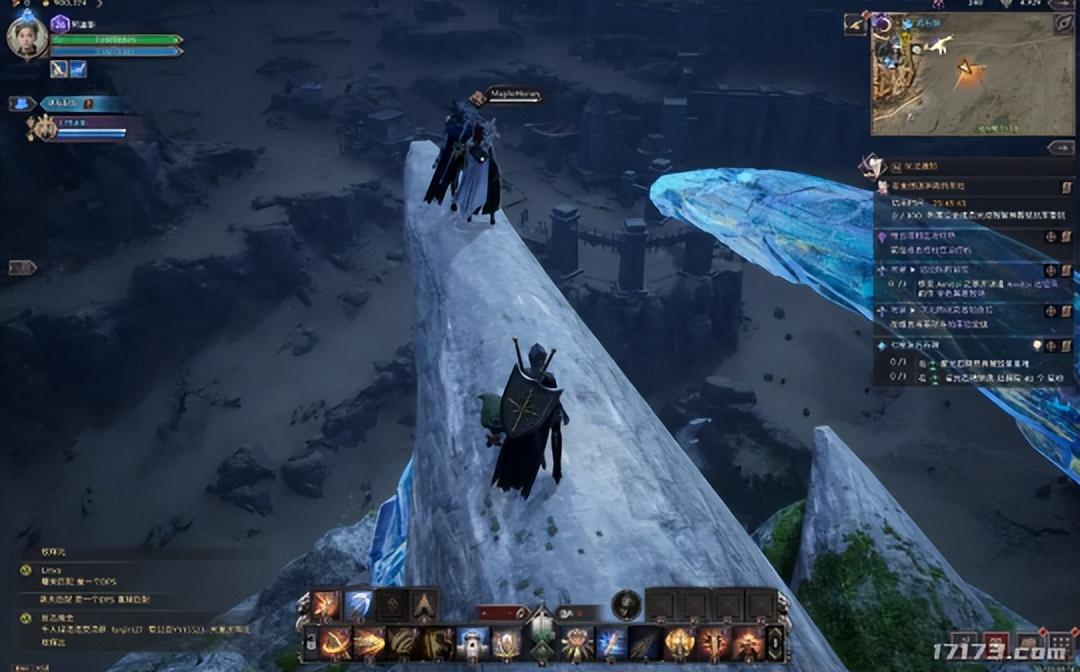Toggle the minimap top-right corner button
Viewport: 1080px width, 672px height.
(1063, 22)
